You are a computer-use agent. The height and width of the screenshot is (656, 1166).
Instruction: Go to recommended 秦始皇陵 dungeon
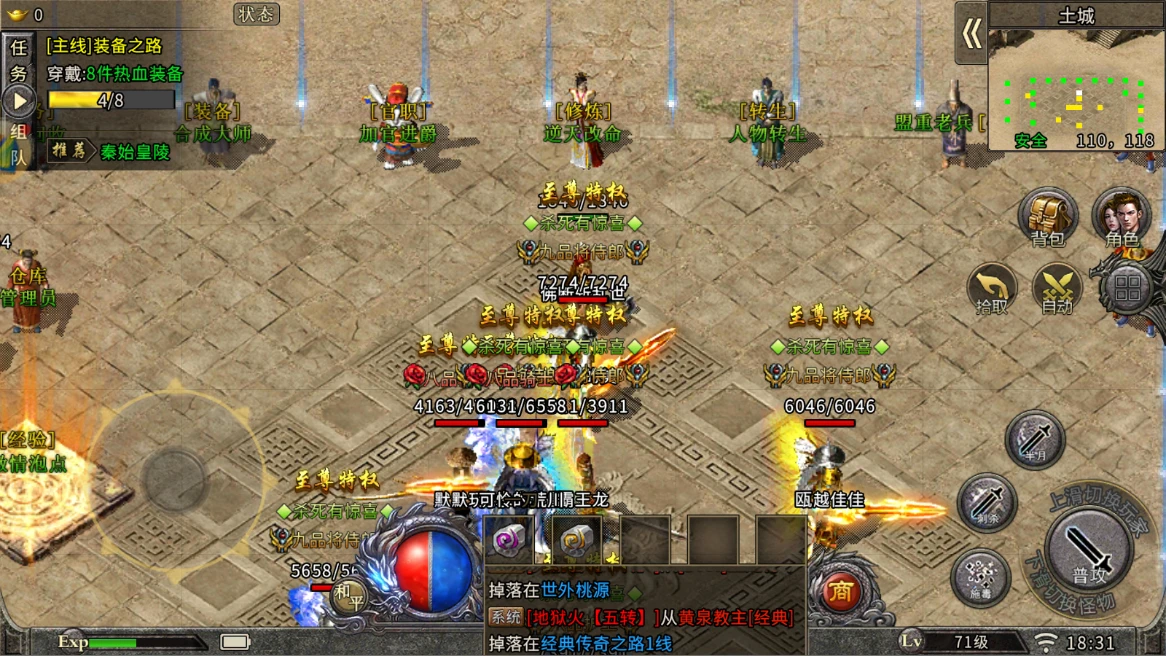tap(134, 152)
